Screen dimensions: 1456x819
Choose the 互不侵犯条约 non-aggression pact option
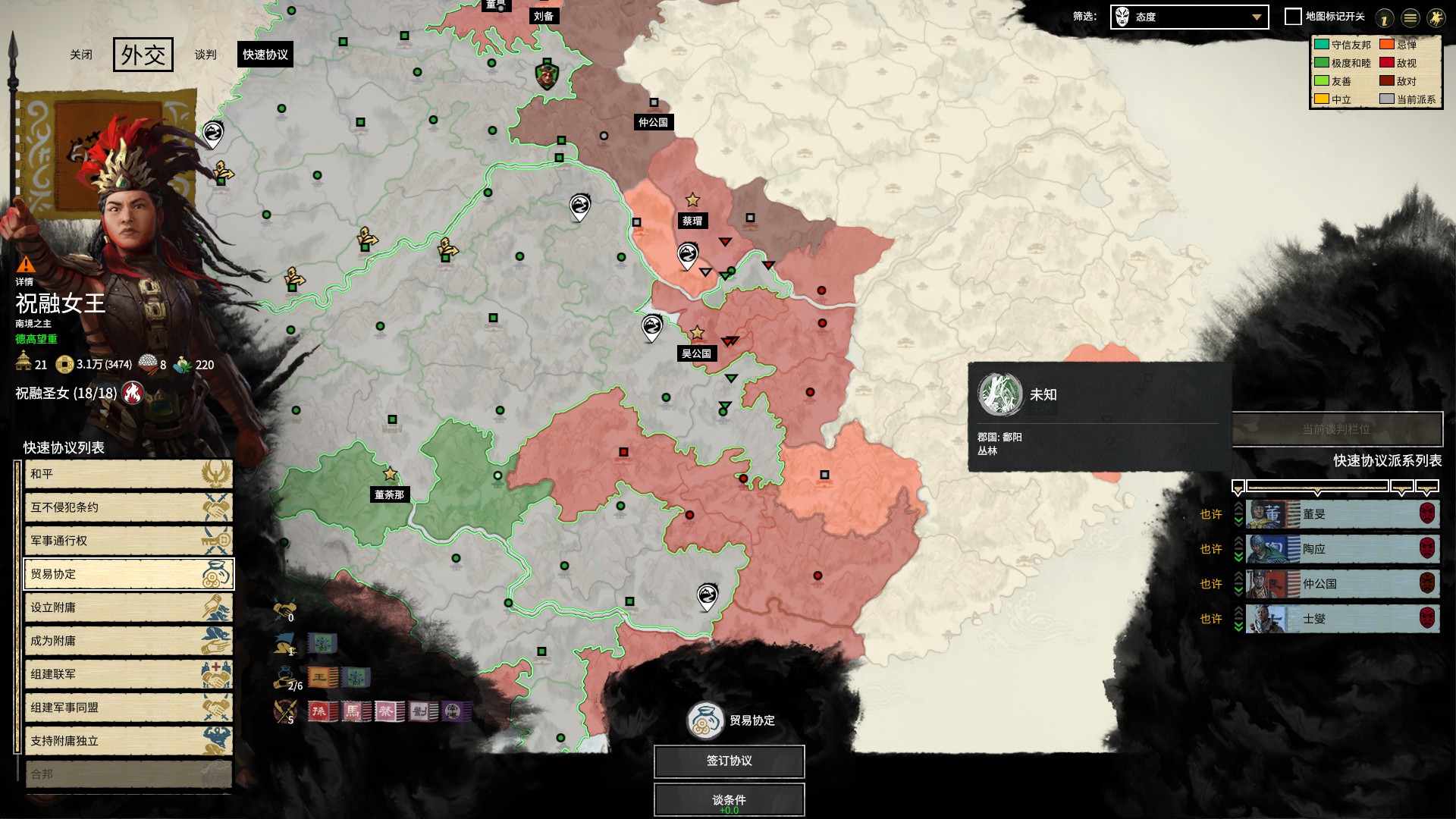pos(128,507)
